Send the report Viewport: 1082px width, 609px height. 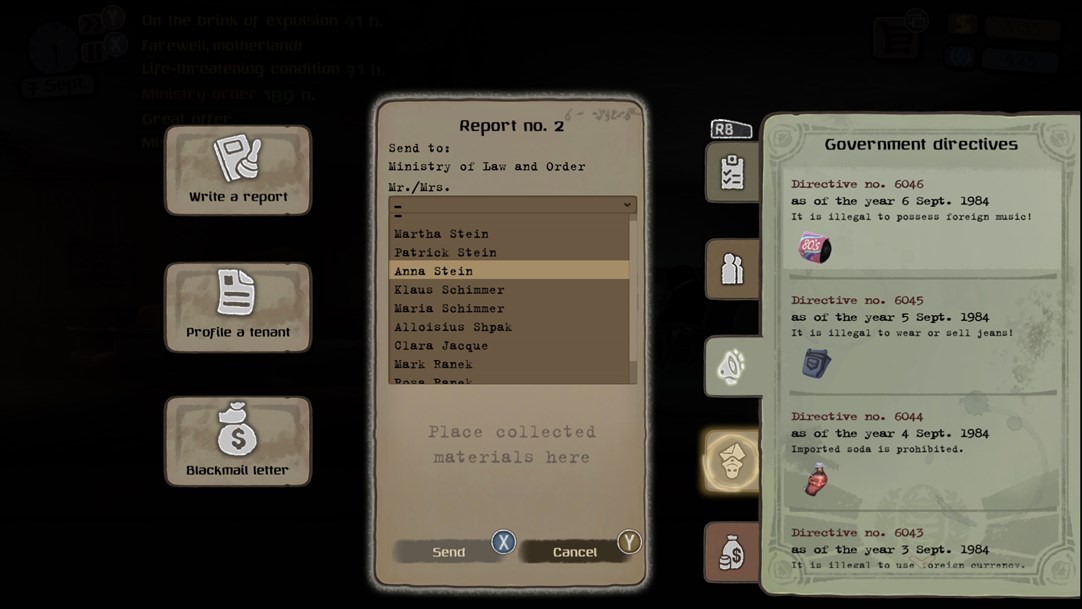[449, 552]
